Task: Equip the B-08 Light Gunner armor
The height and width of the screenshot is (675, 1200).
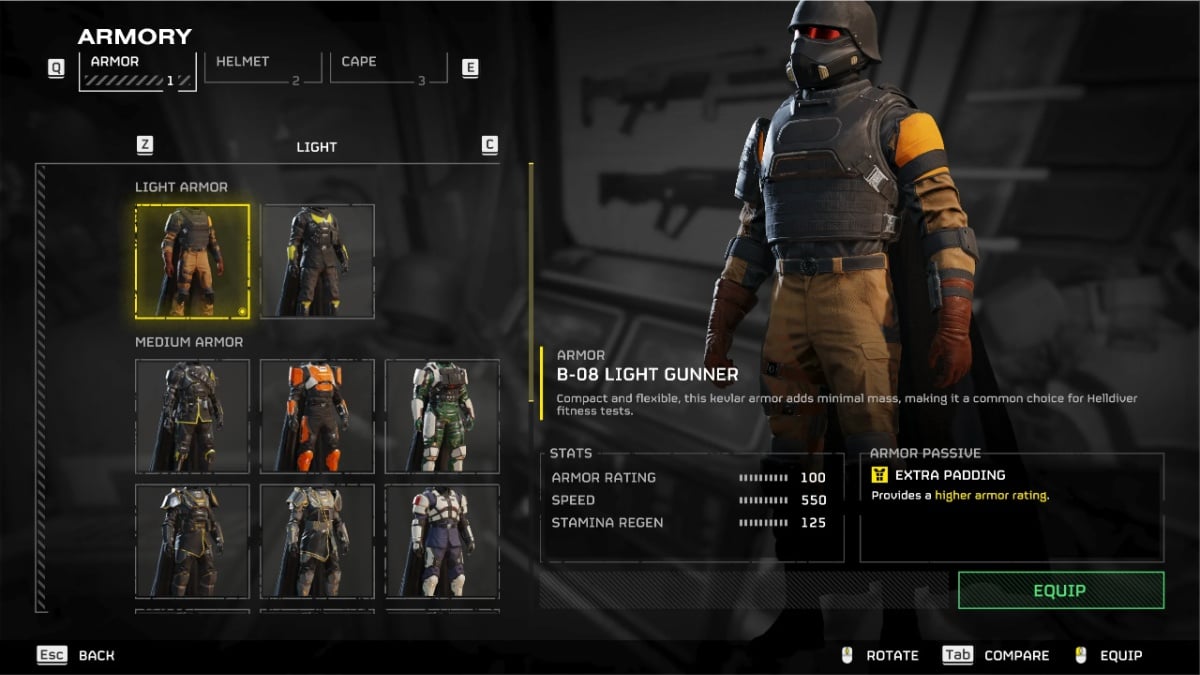Action: (x=1060, y=590)
